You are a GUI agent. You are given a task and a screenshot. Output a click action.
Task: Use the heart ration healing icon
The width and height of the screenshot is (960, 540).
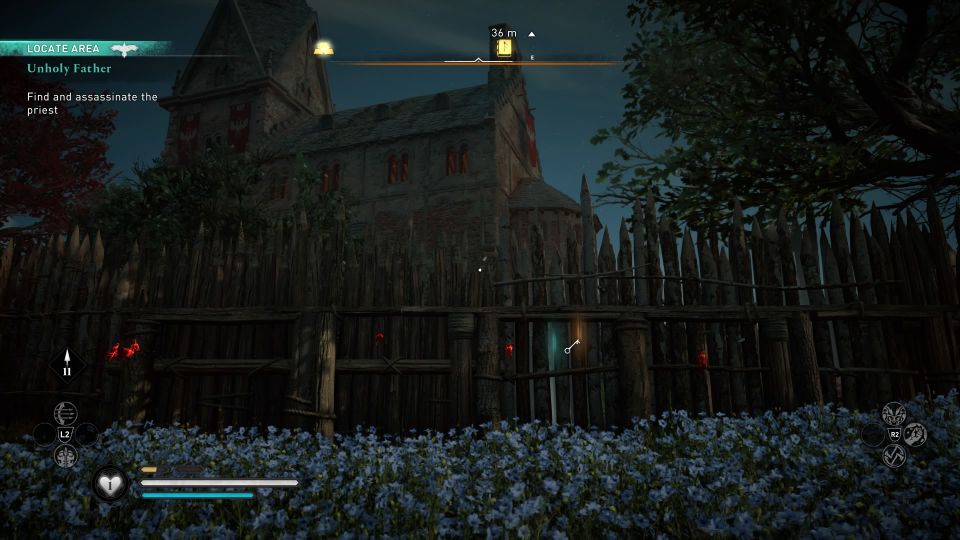click(x=110, y=483)
